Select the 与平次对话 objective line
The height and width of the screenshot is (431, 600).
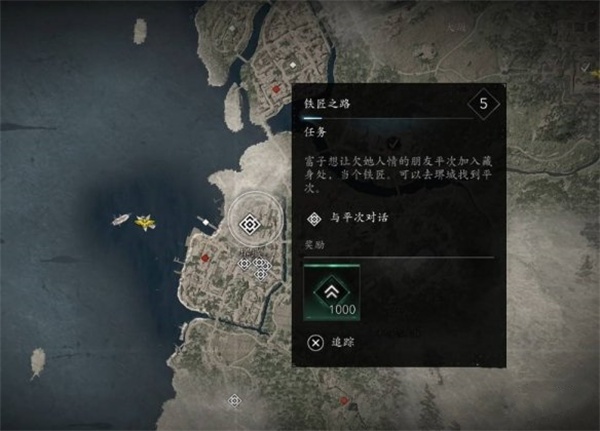coord(350,217)
